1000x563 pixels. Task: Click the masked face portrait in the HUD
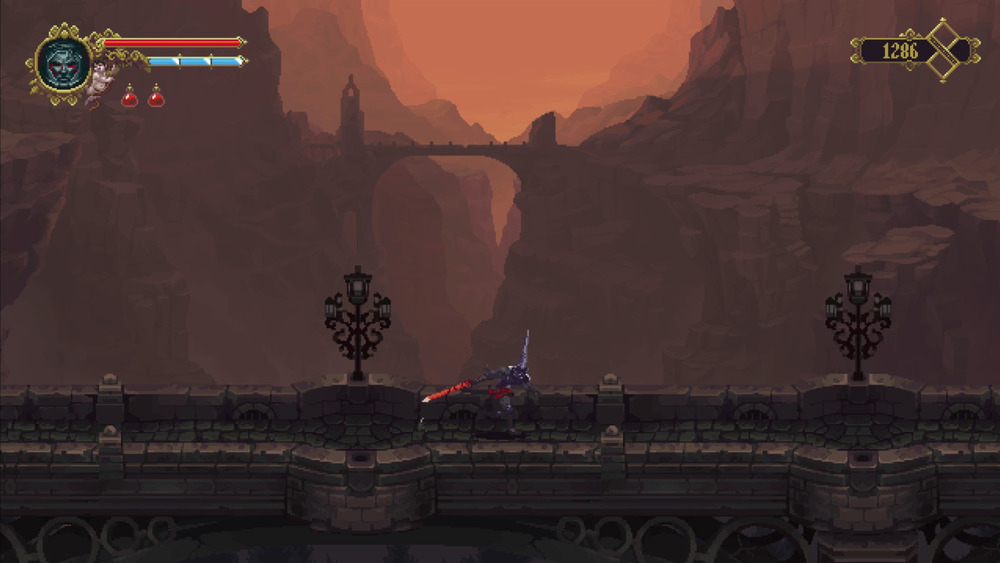click(x=63, y=62)
